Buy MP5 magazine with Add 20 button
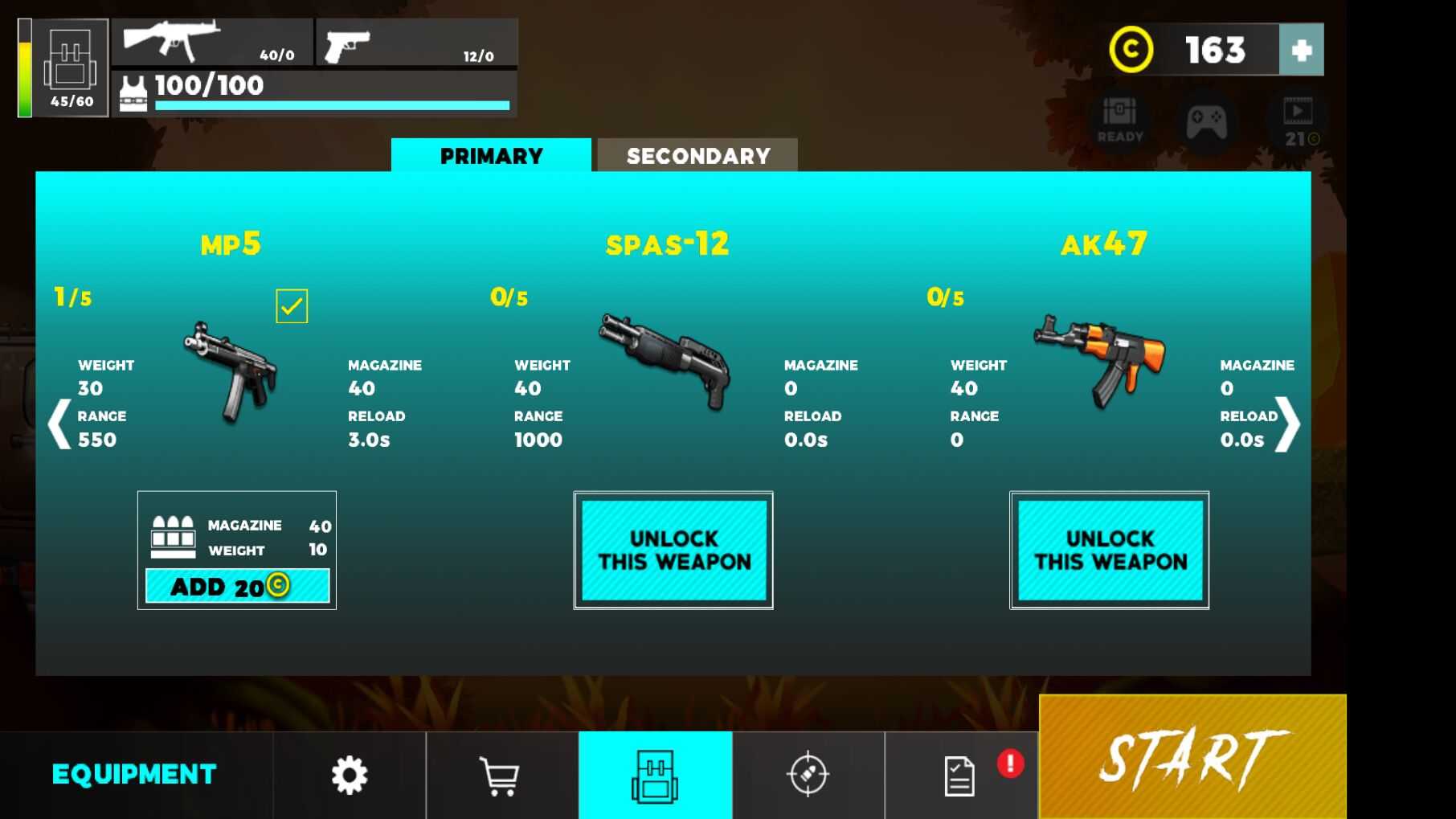Screen dimensions: 1456x819 237,586
